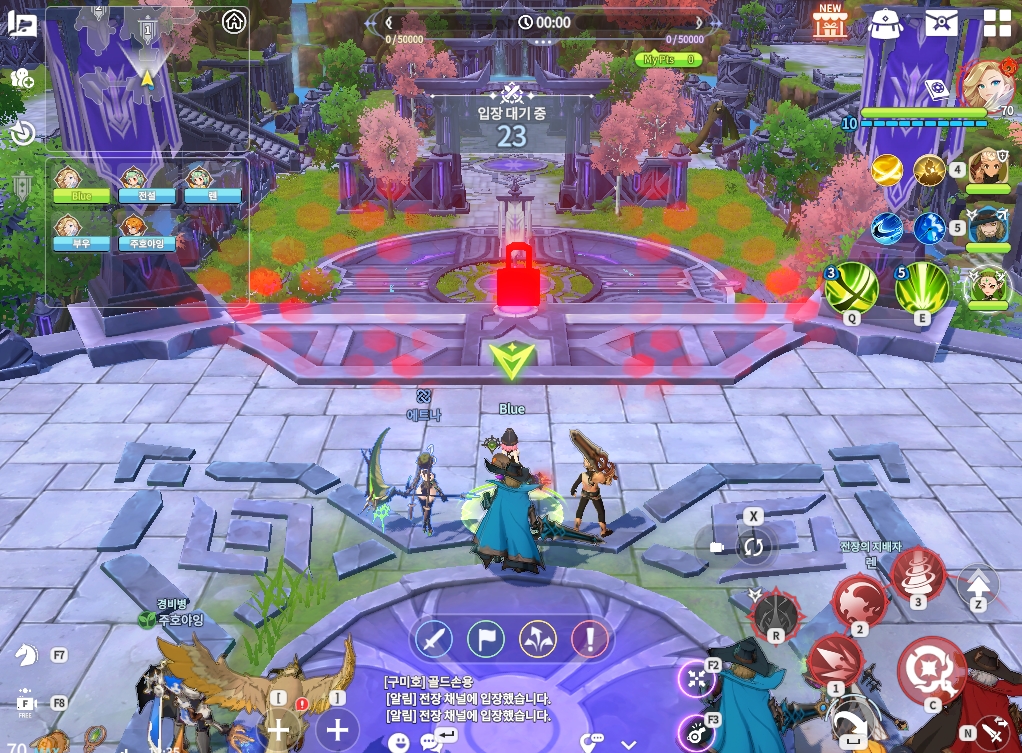The height and width of the screenshot is (753, 1022).
Task: Select party member 전설 in team list
Action: pyautogui.click(x=134, y=185)
